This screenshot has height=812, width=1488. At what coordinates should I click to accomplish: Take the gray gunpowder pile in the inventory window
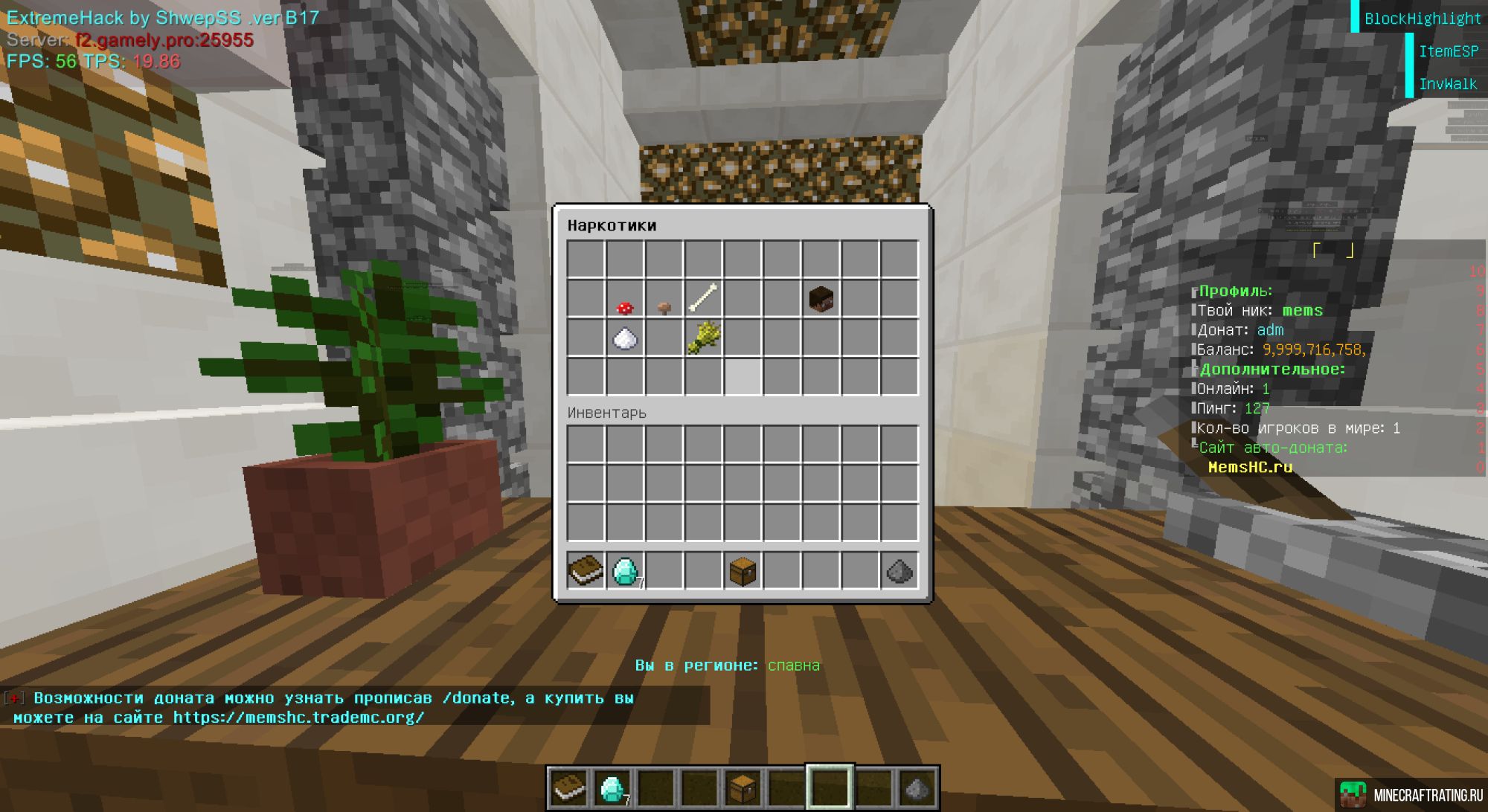899,571
